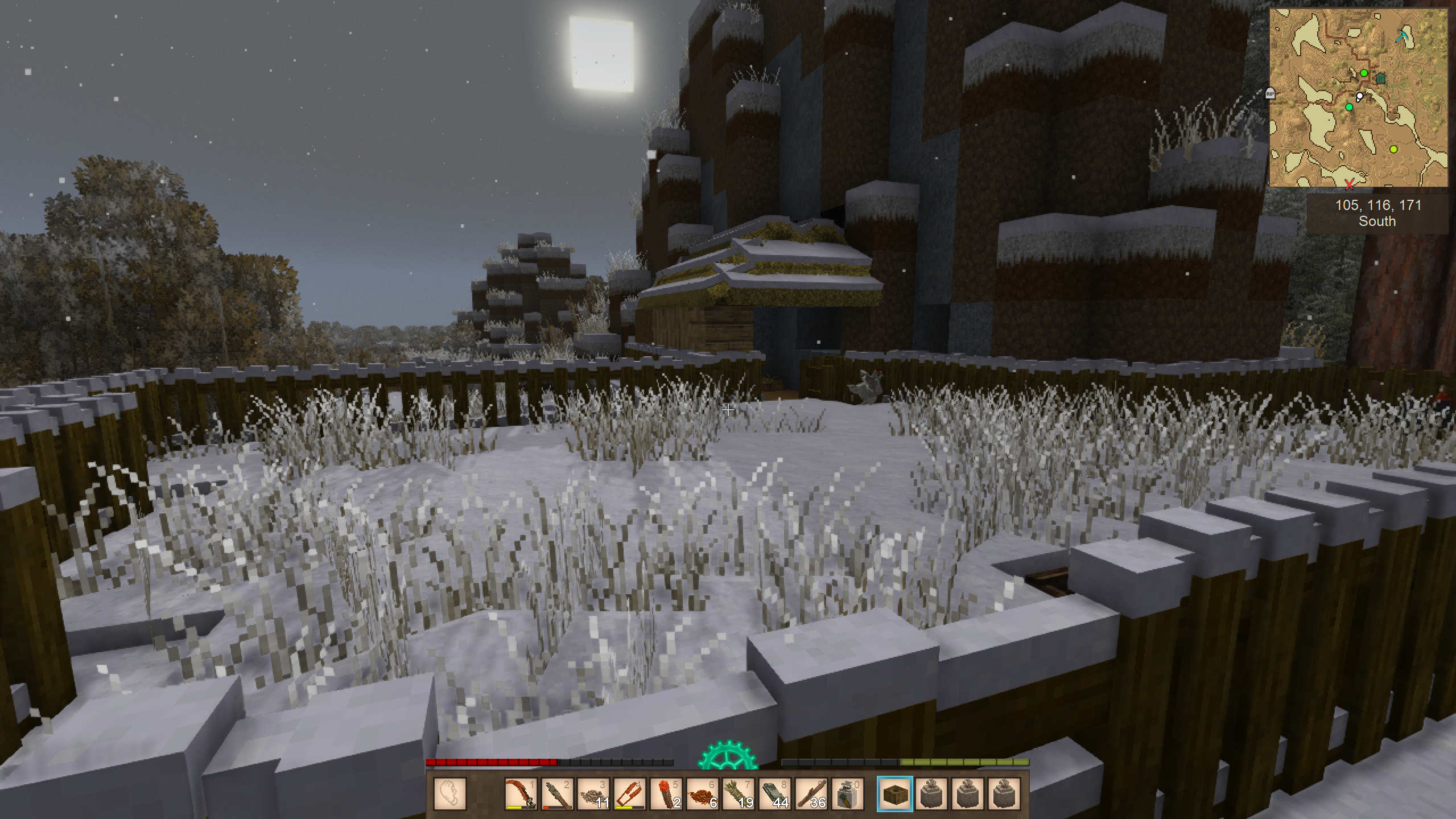
Task: Click the red X marker on minimap
Action: [x=1350, y=184]
